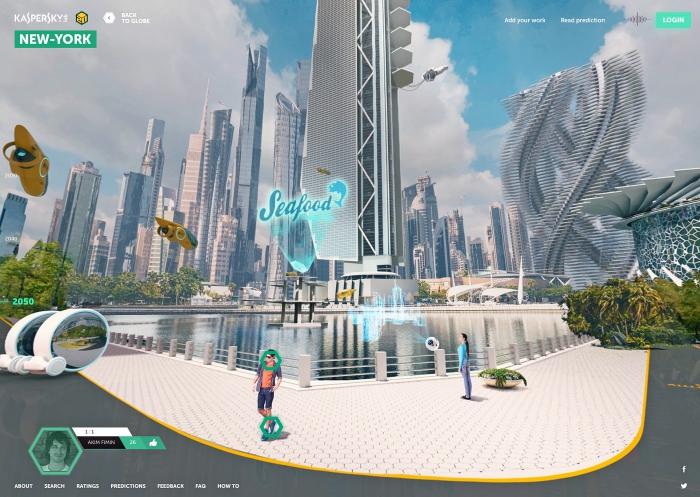The width and height of the screenshot is (700, 497).
Task: Click the Kaspersky Lab logo
Action: 40,18
